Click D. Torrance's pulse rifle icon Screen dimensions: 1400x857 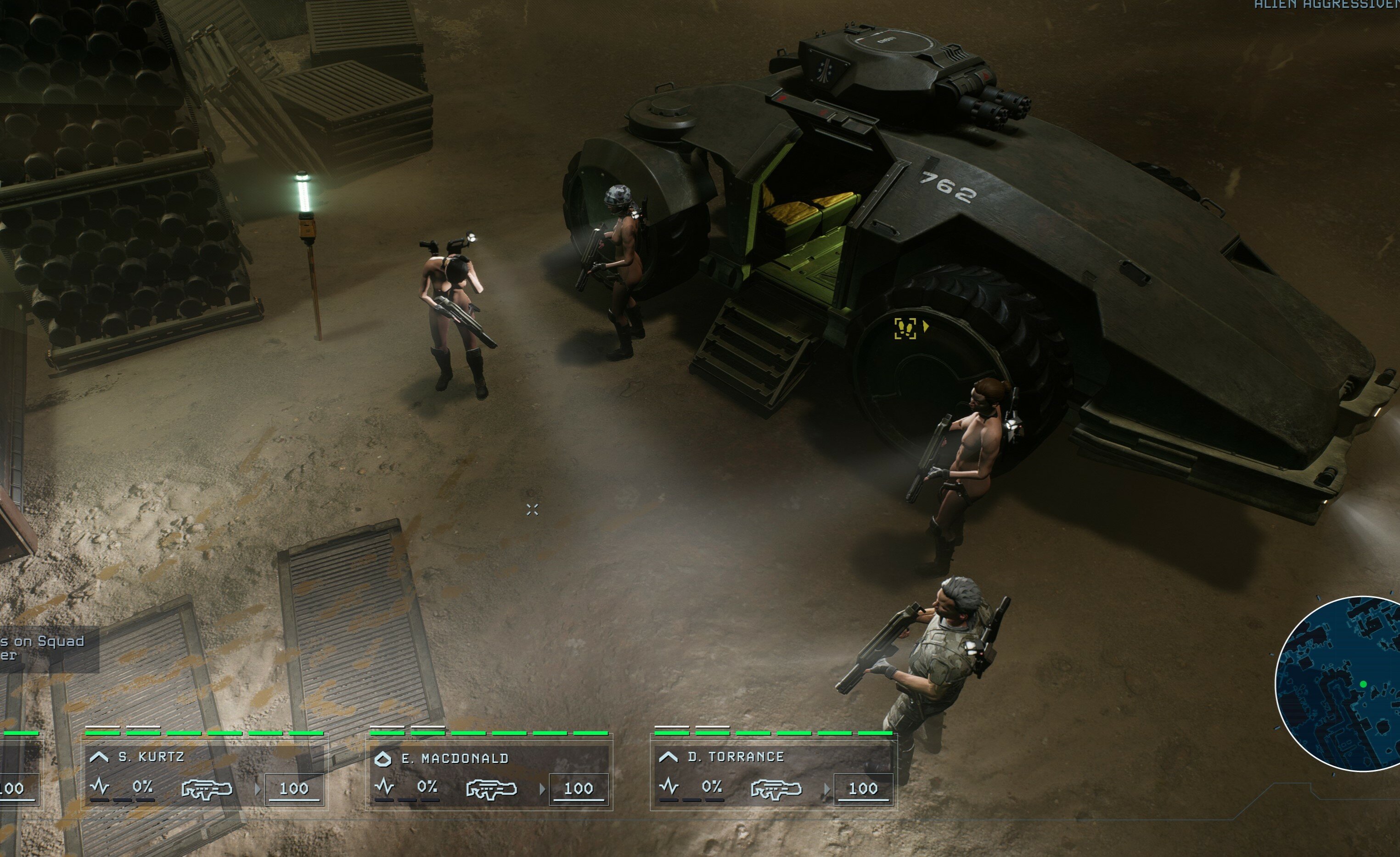pyautogui.click(x=776, y=789)
